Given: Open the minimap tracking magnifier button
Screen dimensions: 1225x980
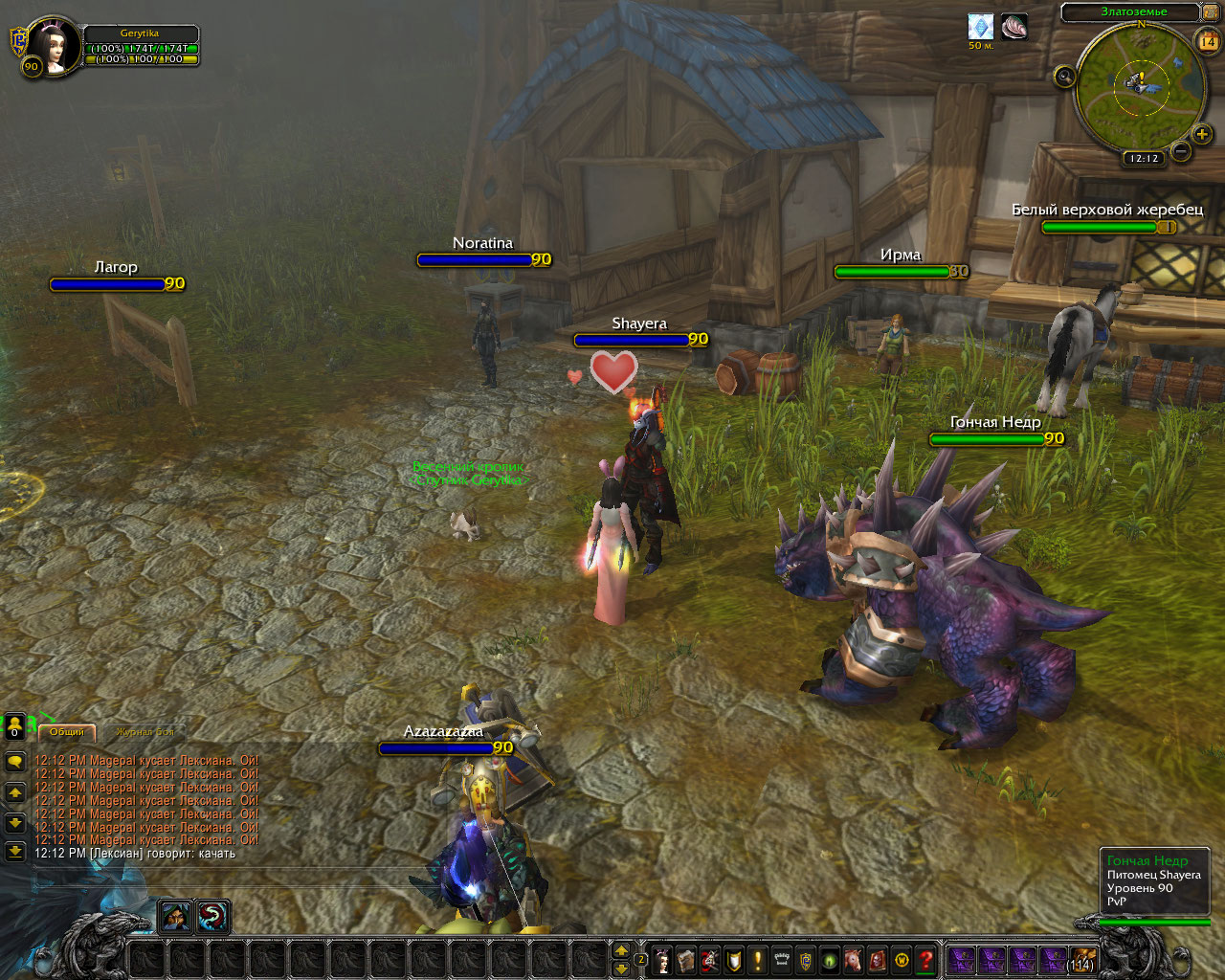Looking at the screenshot, I should click(x=1064, y=77).
